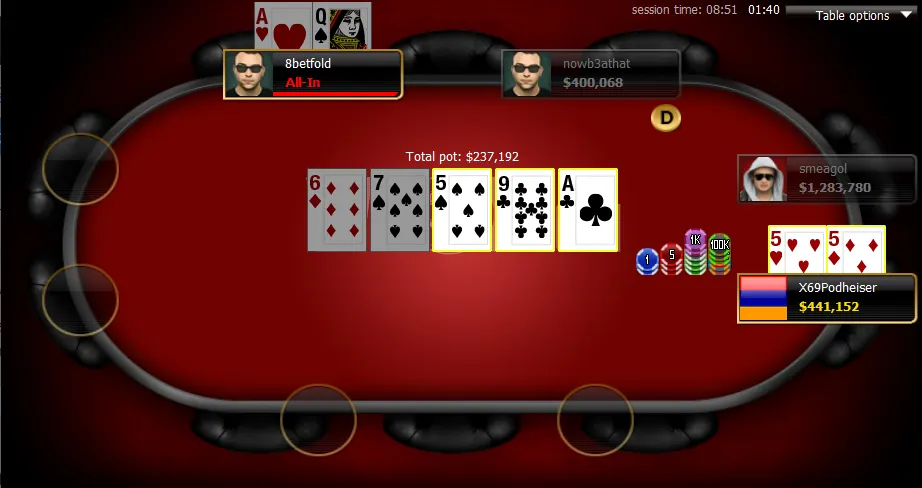The image size is (922, 488).
Task: Select the X69Podheiser player nameplate
Action: pos(827,298)
